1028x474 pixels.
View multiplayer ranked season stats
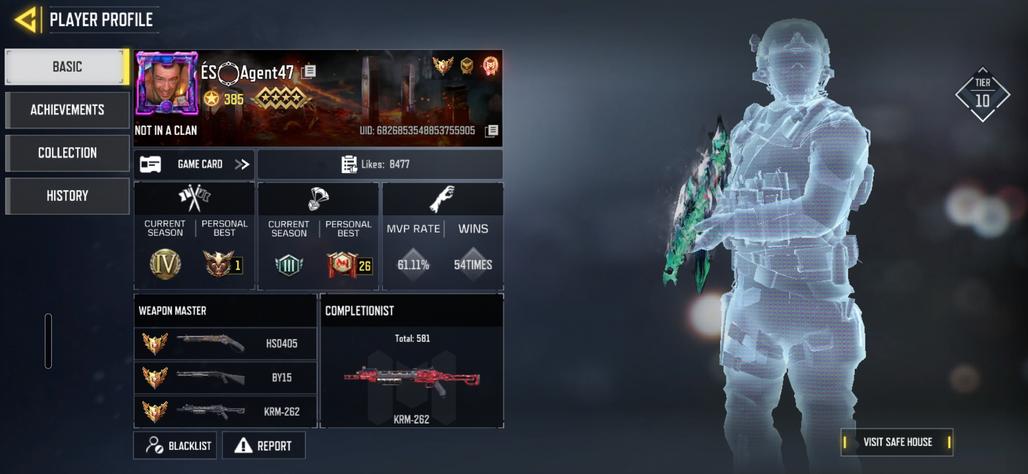click(x=194, y=237)
